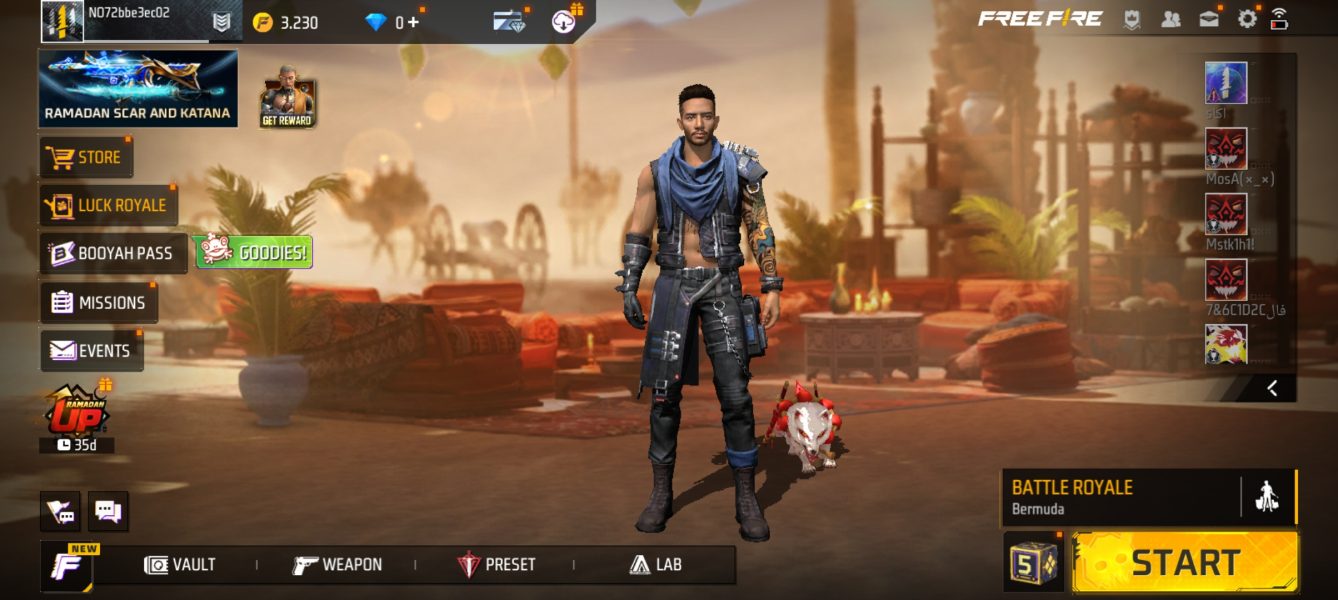Viewport: 1338px width, 600px height.
Task: Open the Lab tab
Action: [x=655, y=565]
